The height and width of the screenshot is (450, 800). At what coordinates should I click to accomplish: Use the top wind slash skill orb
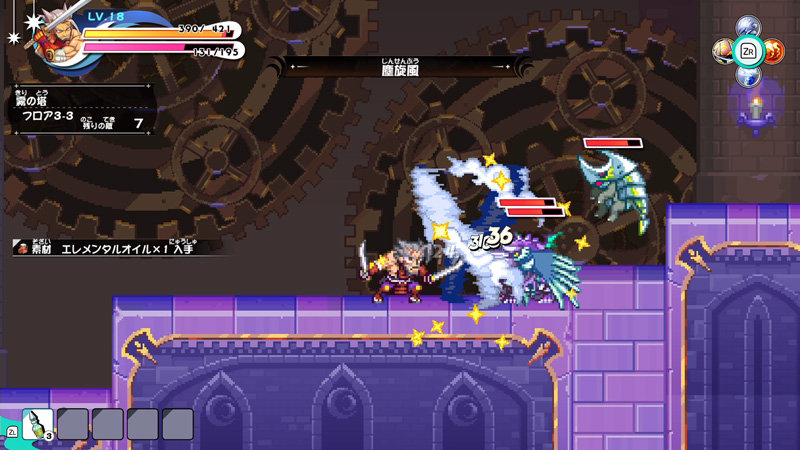748,26
